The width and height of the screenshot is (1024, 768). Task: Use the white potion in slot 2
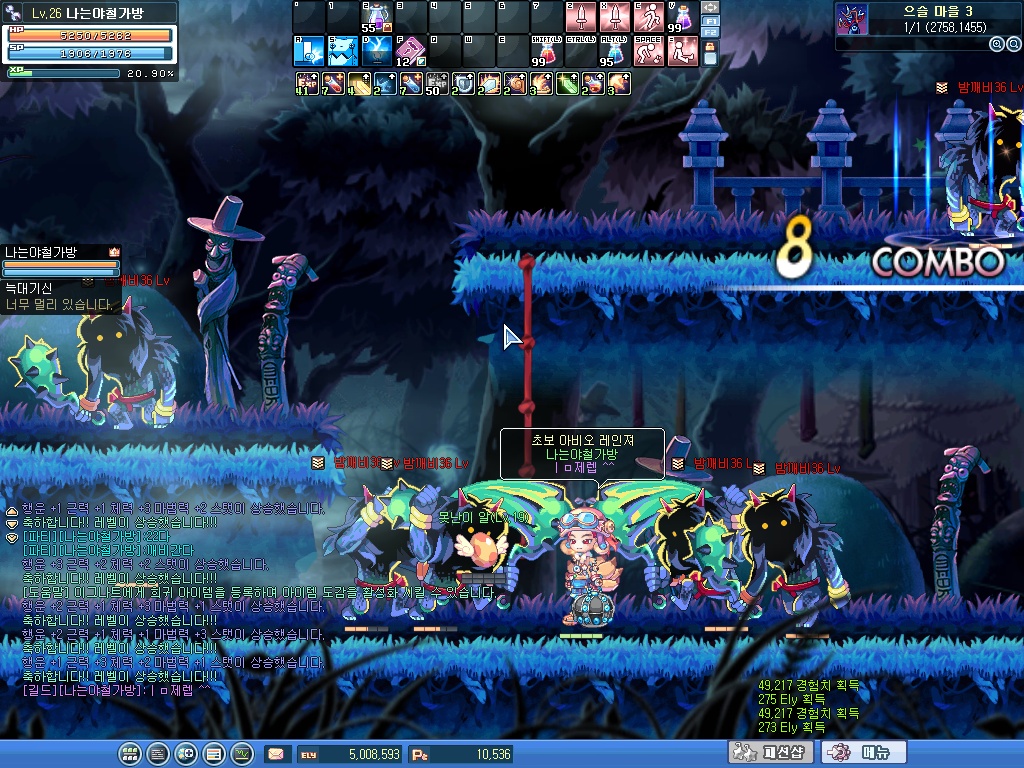(x=377, y=17)
